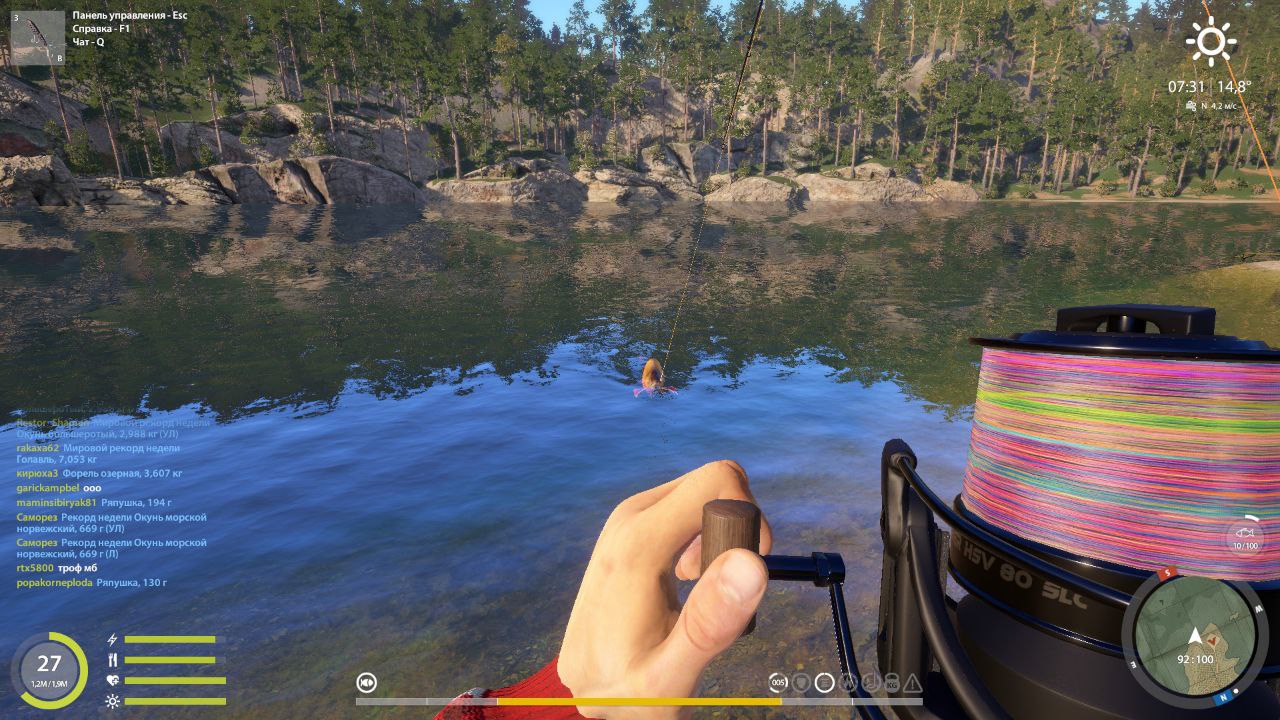Click the warning triangle status icon

(x=912, y=683)
